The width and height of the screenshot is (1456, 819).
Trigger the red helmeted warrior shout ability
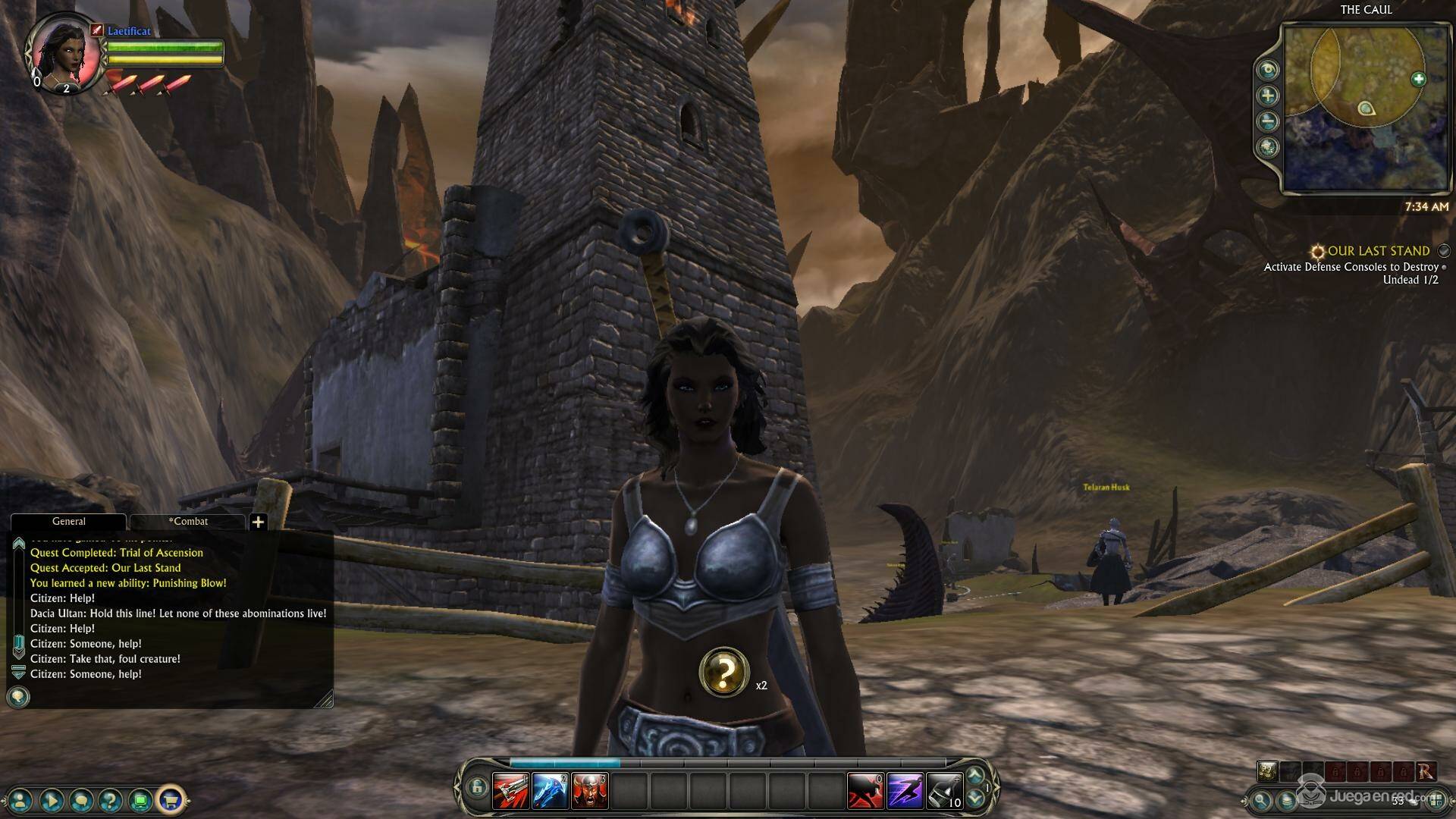pyautogui.click(x=589, y=791)
